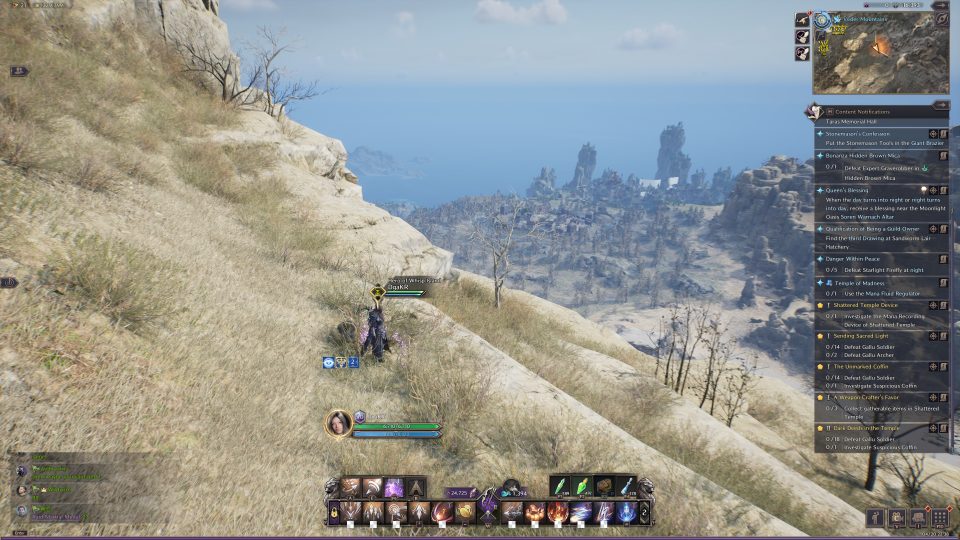The width and height of the screenshot is (960, 540).
Task: Select the Shattered Temple Device quest
Action: pyautogui.click(x=860, y=305)
